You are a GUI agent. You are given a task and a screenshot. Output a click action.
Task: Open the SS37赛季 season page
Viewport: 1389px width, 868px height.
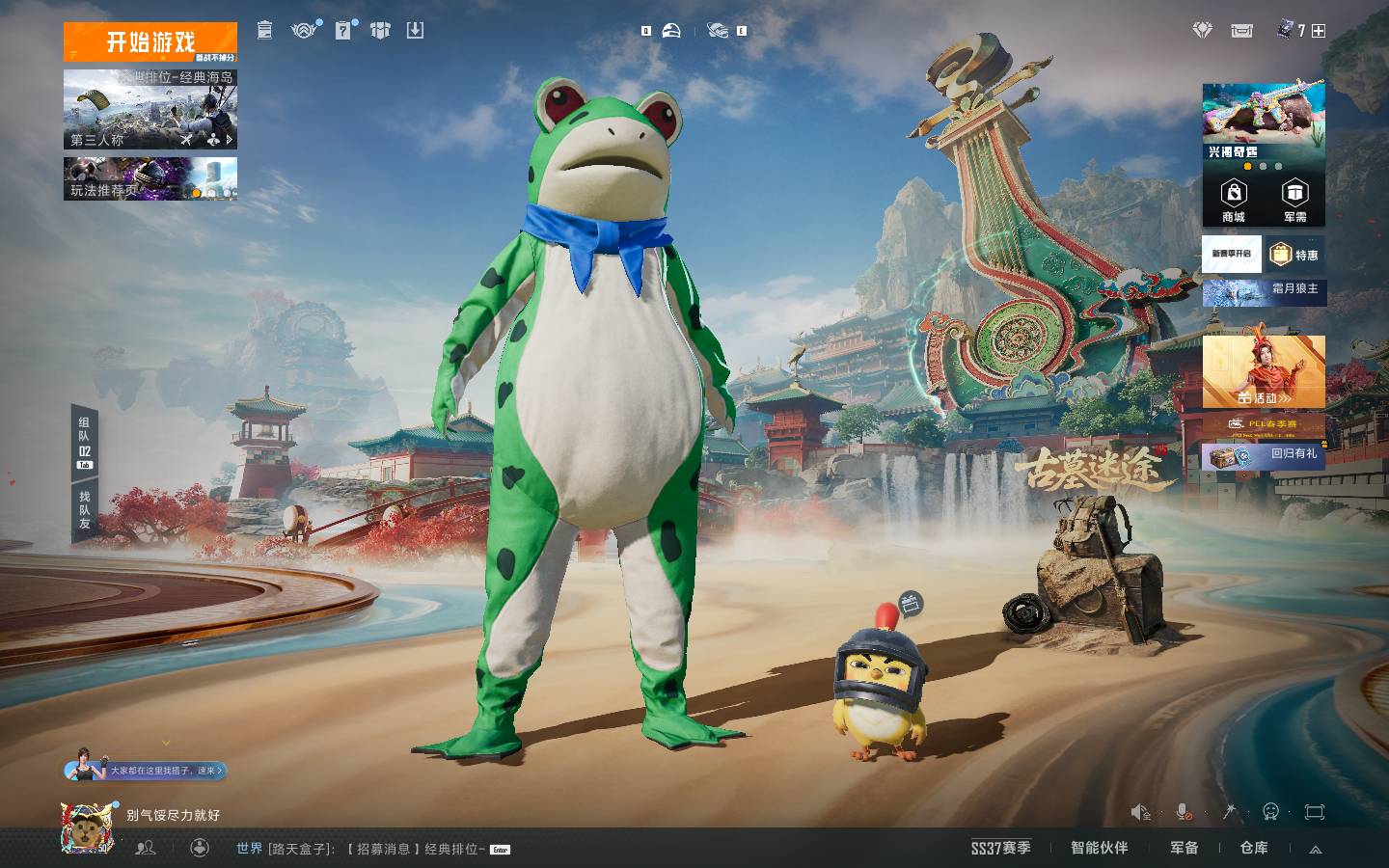[1000, 848]
